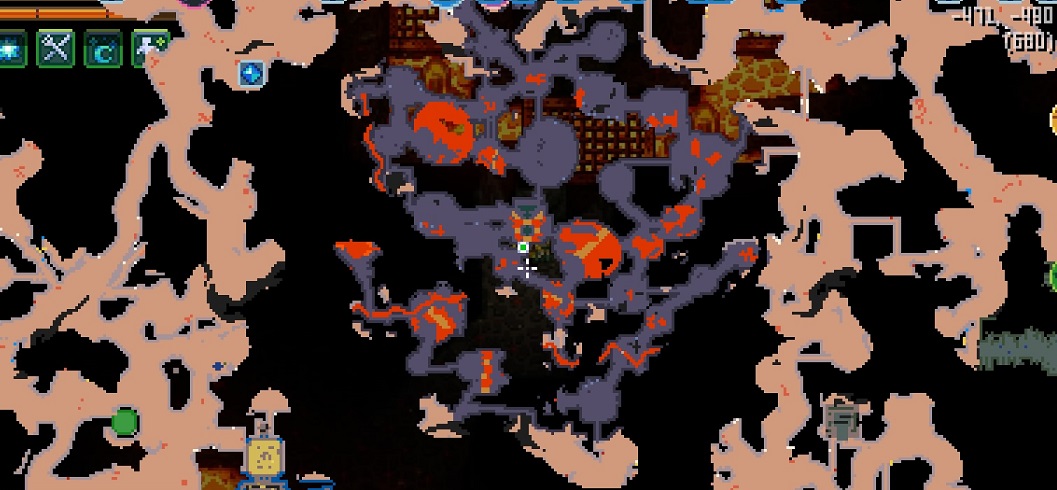1057x490 pixels.
Task: Select the crossed tools buff icon
Action: pos(55,49)
